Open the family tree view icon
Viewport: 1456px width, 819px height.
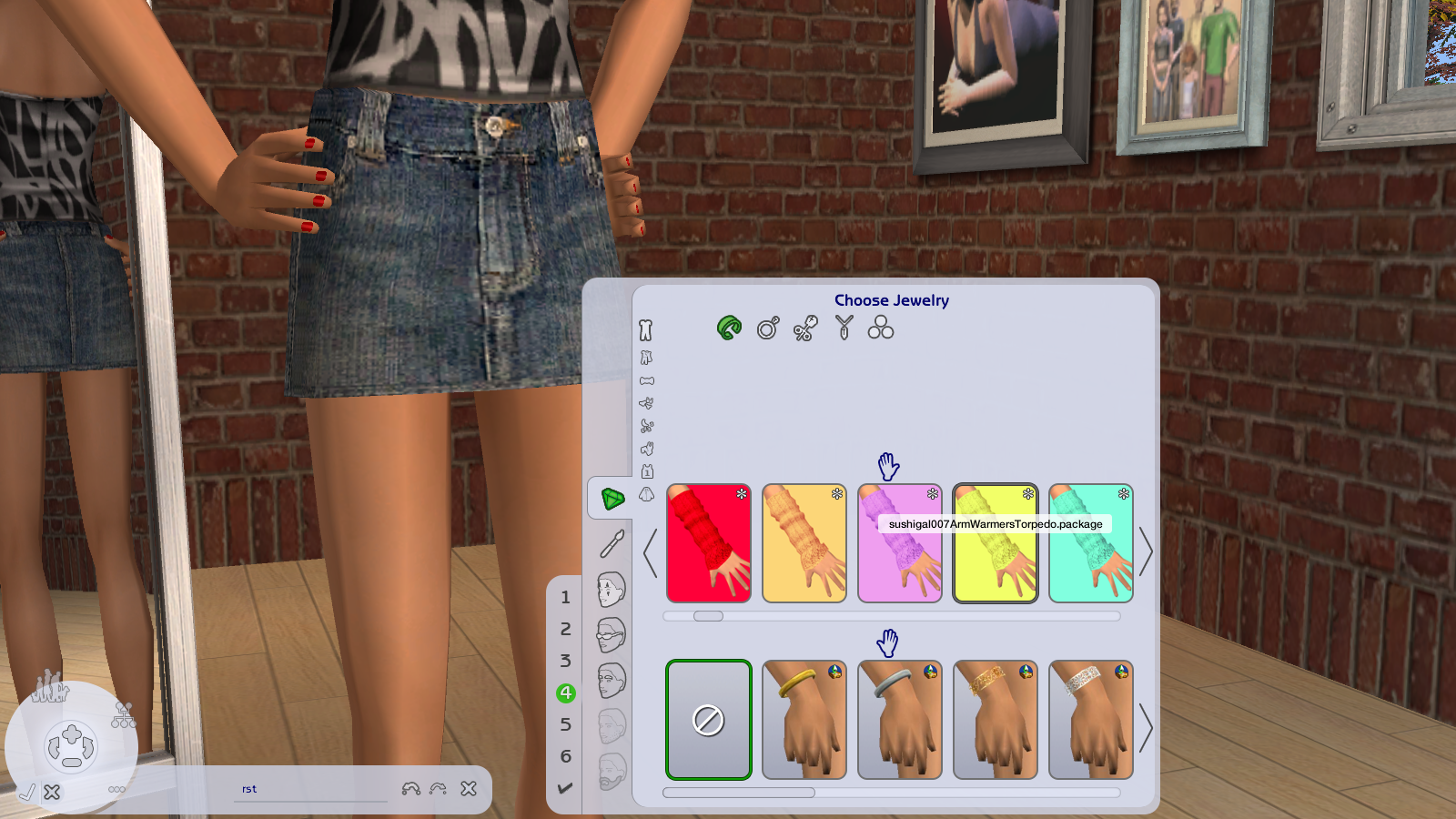(124, 717)
